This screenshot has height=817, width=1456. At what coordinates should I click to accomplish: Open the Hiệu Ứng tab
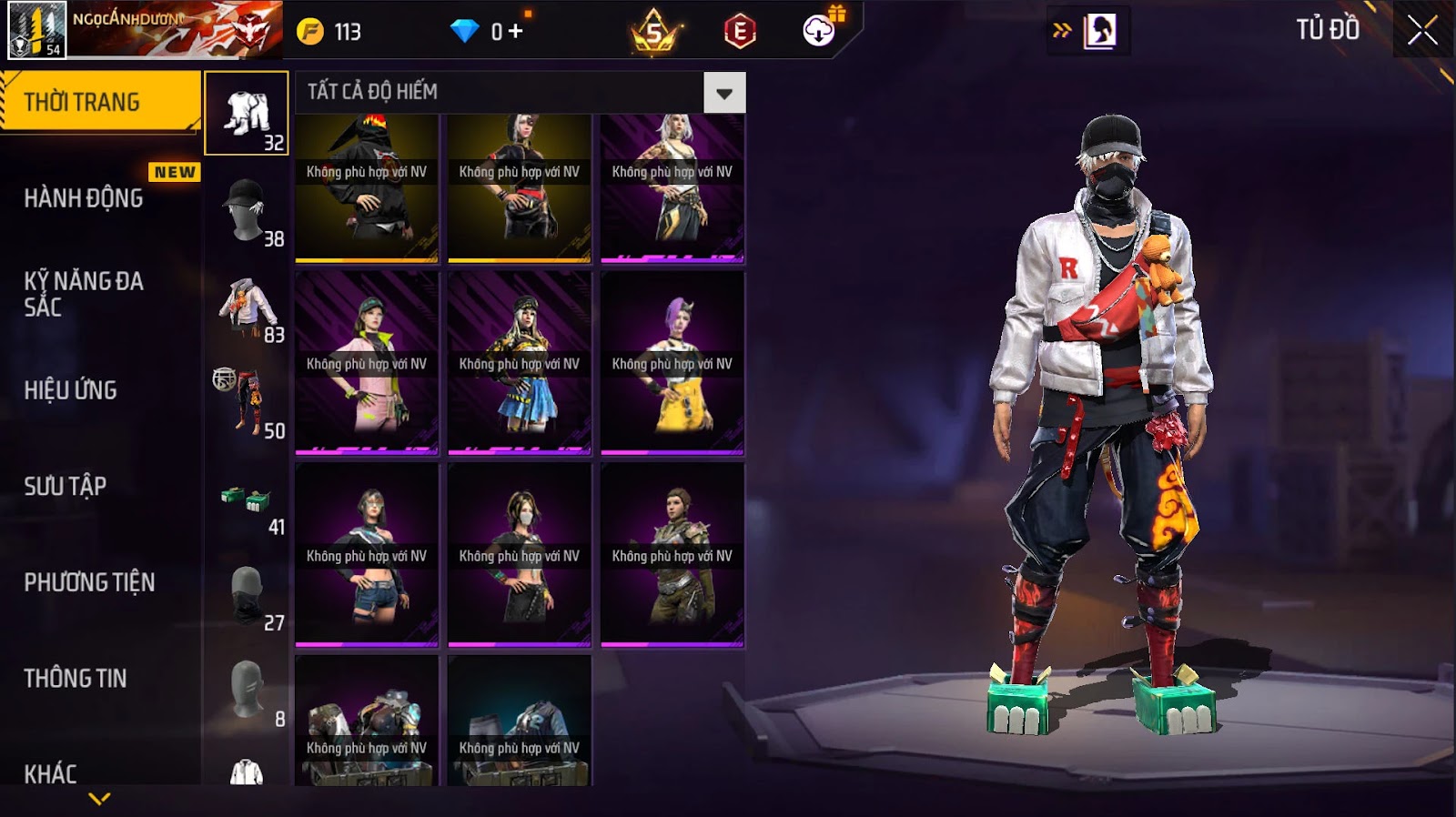(x=71, y=390)
